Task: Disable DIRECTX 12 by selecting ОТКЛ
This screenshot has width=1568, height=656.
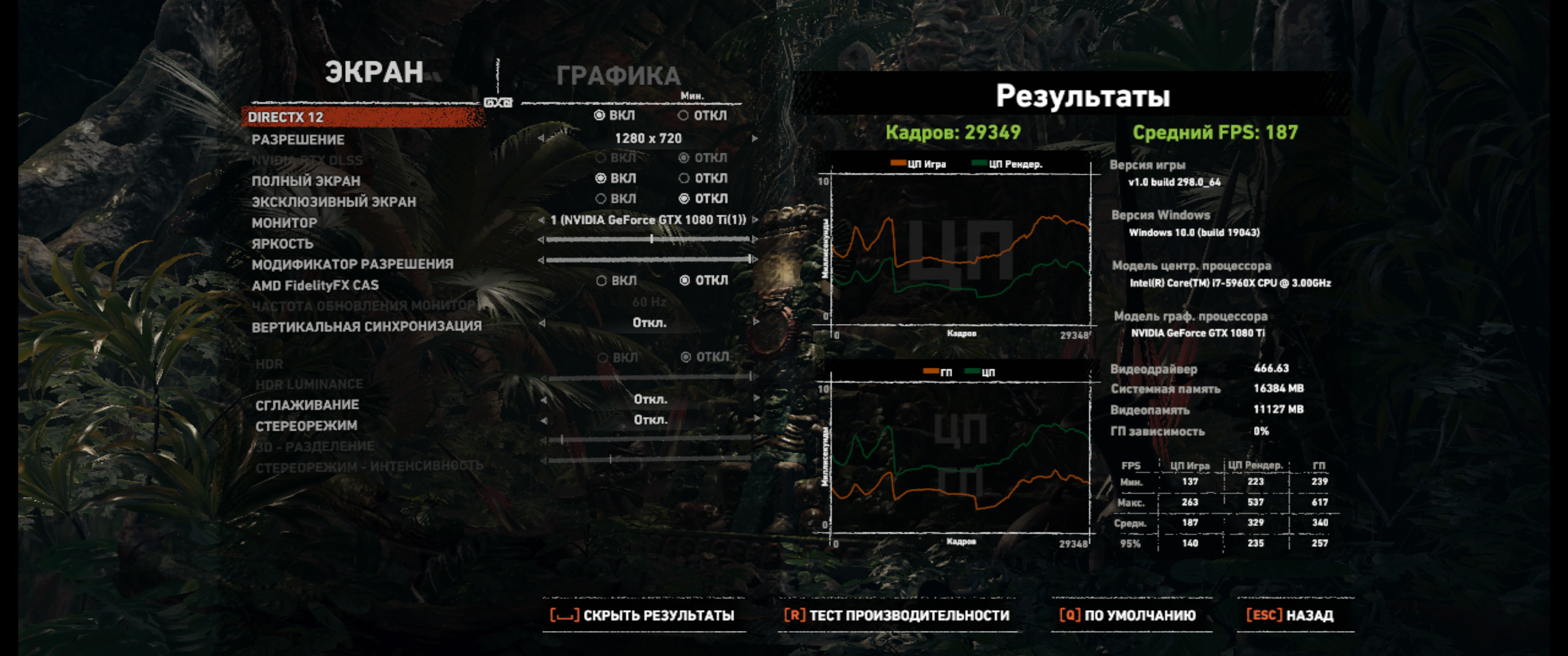Action: (x=684, y=115)
